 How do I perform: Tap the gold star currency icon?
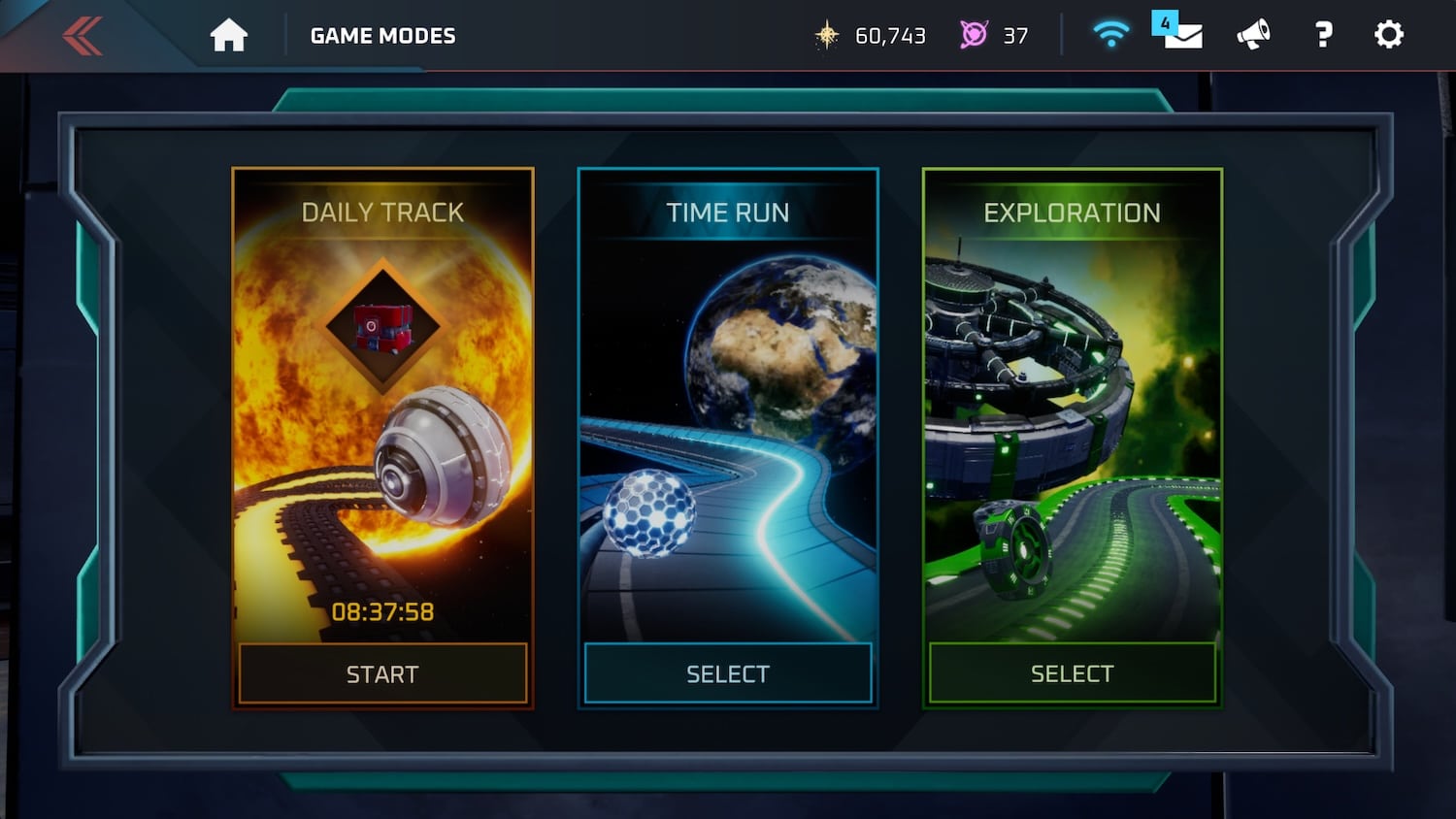tap(827, 36)
